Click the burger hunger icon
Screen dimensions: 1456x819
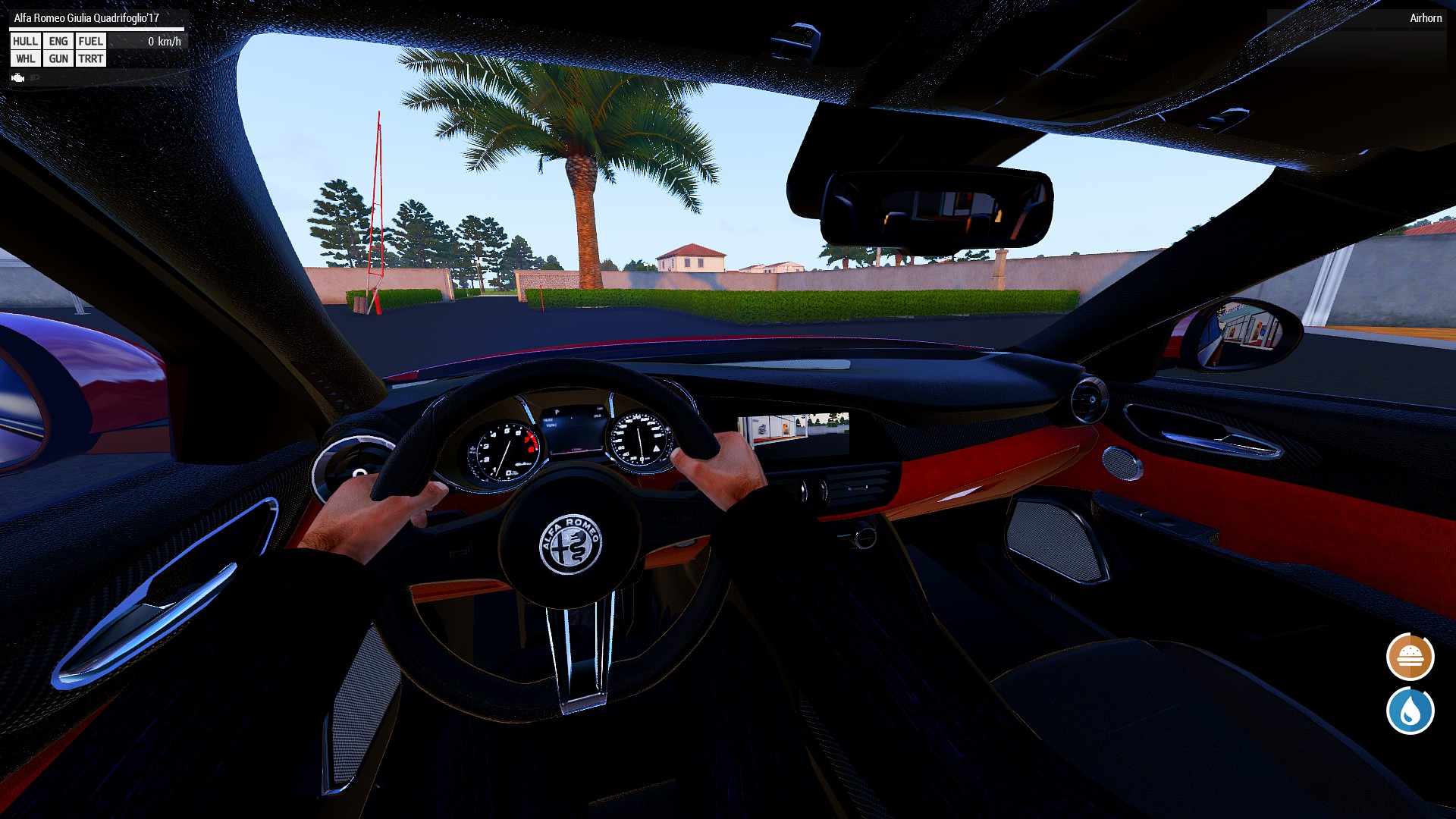pos(1410,657)
